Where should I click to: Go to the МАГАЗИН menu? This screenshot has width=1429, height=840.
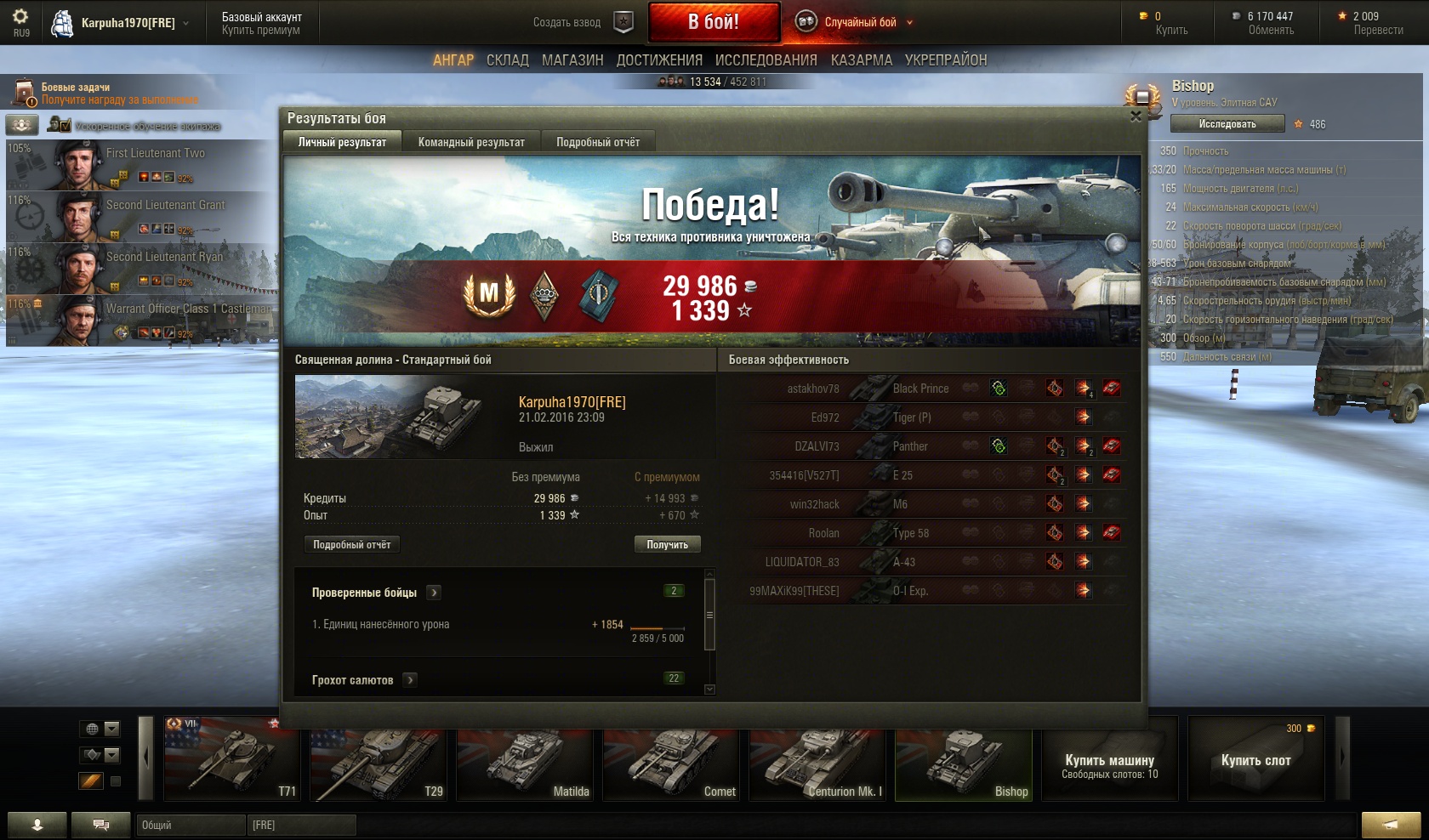[572, 60]
